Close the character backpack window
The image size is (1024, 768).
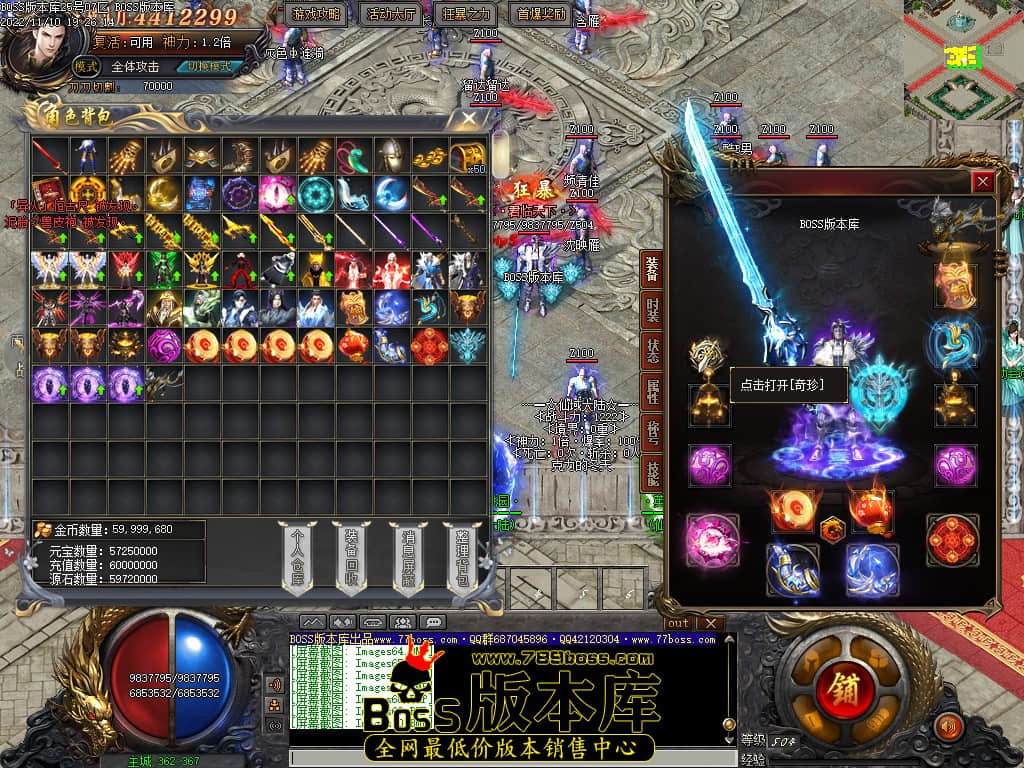tap(469, 119)
